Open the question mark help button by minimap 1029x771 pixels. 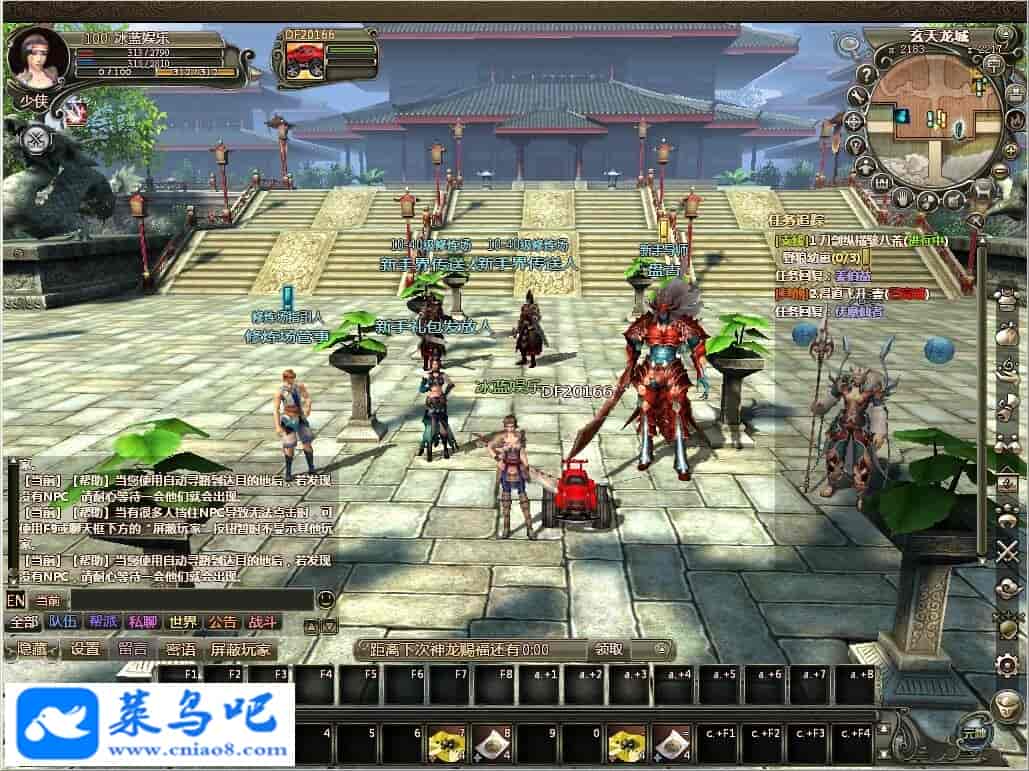[x=867, y=74]
